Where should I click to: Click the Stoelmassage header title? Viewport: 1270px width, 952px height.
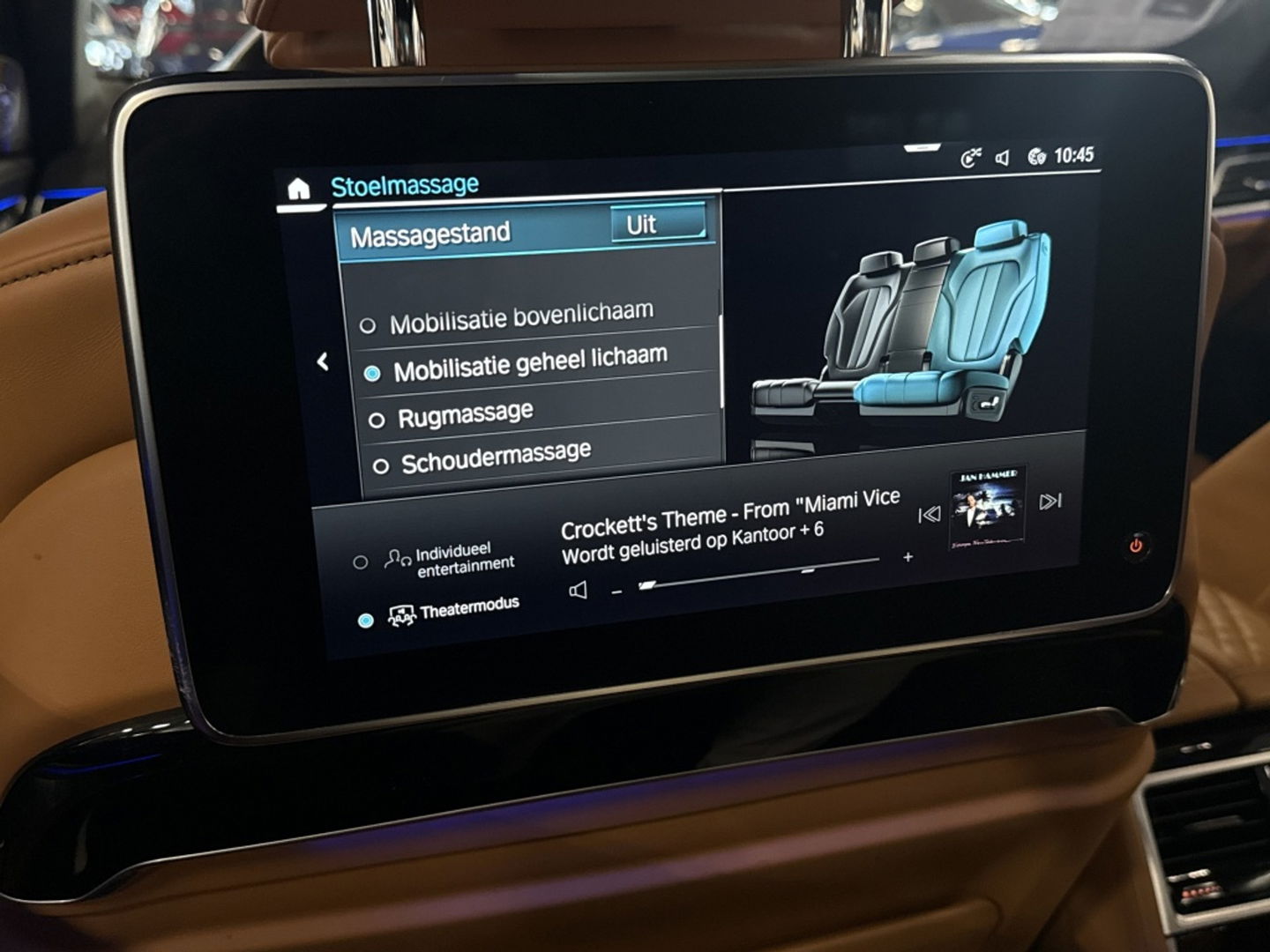[x=404, y=184]
